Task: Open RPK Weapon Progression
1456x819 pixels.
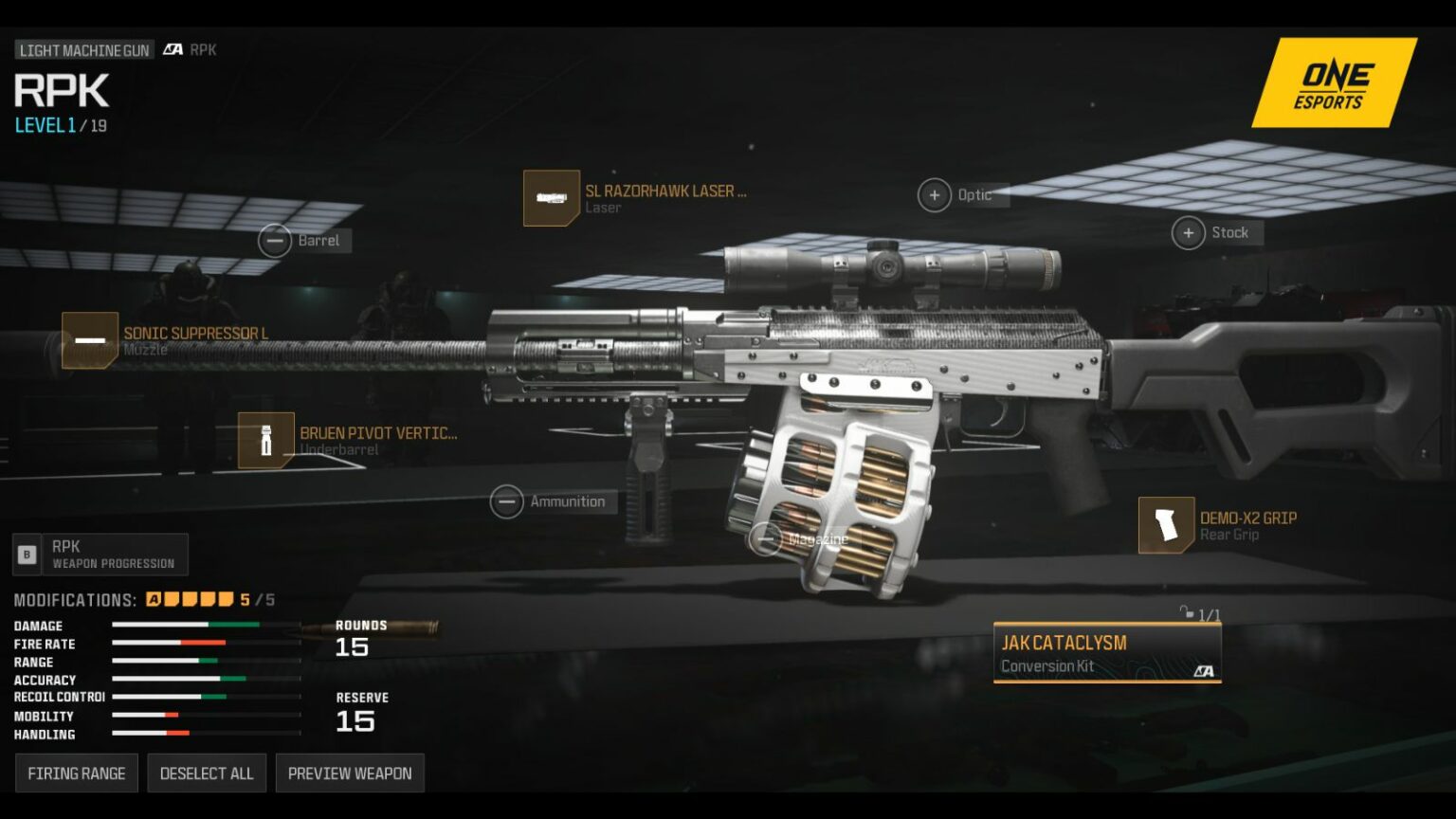Action: 100,555
